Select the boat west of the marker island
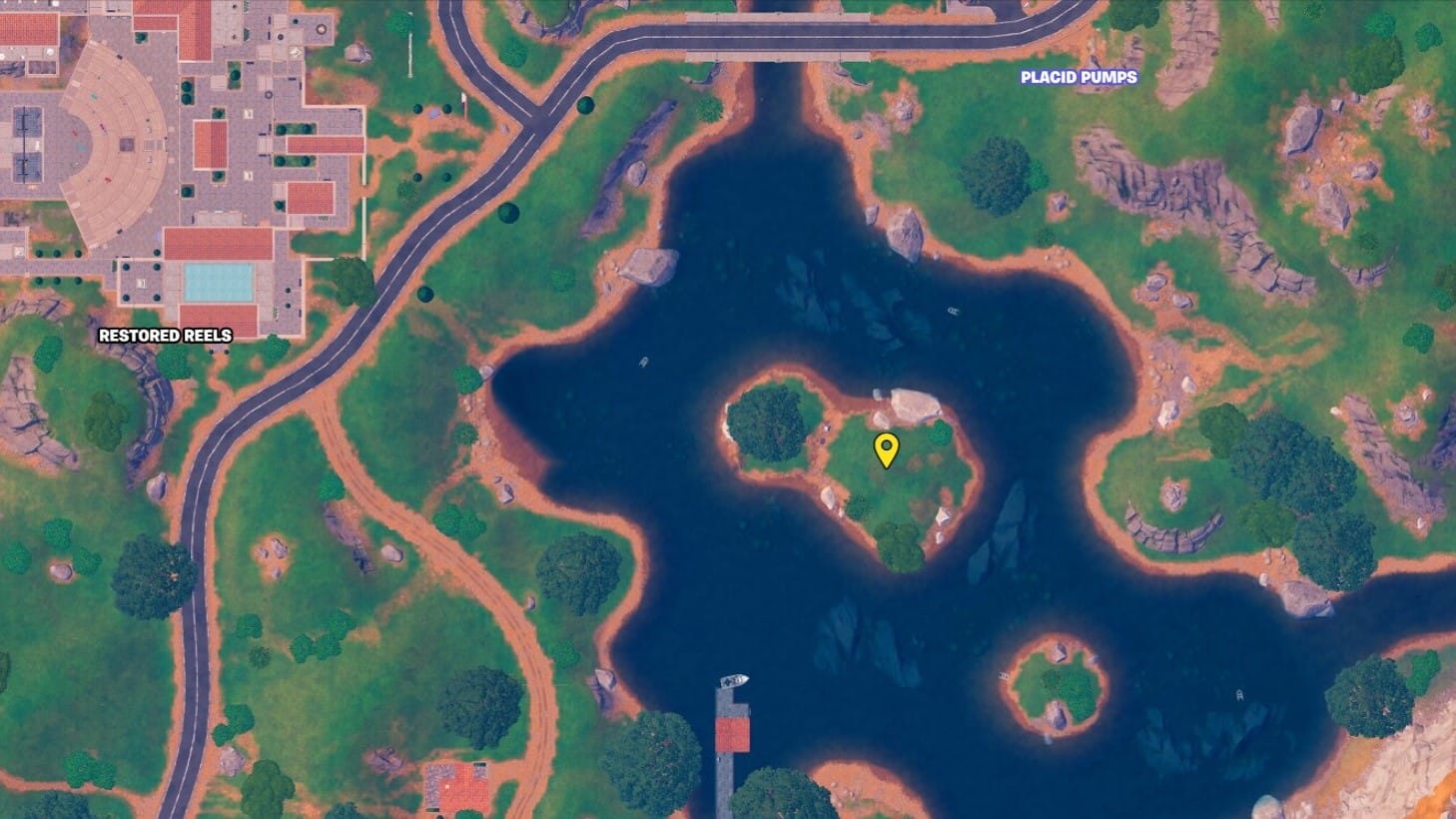1456x819 pixels. (643, 362)
